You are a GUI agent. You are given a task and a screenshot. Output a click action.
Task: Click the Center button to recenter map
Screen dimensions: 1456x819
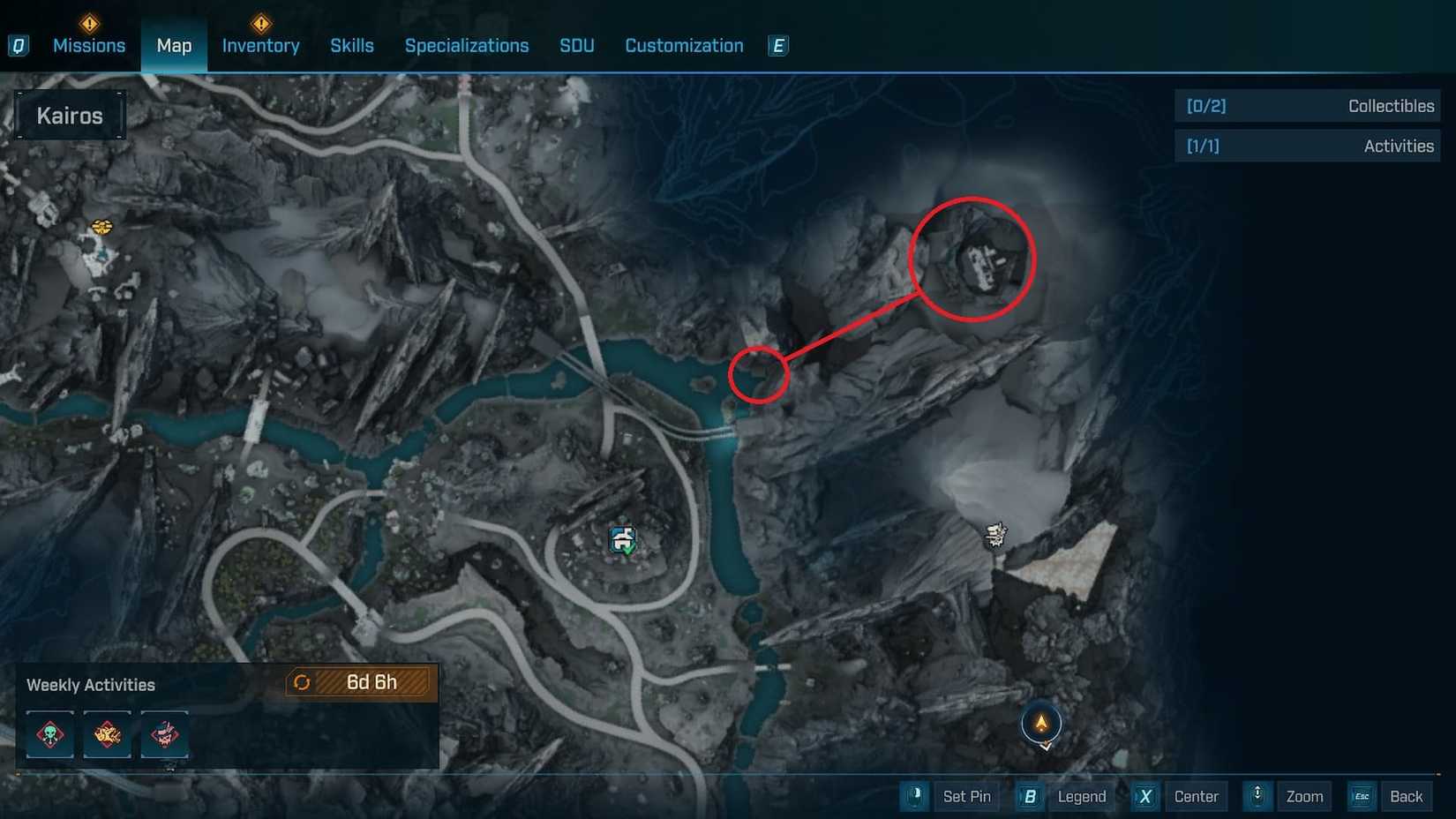pyautogui.click(x=1196, y=796)
